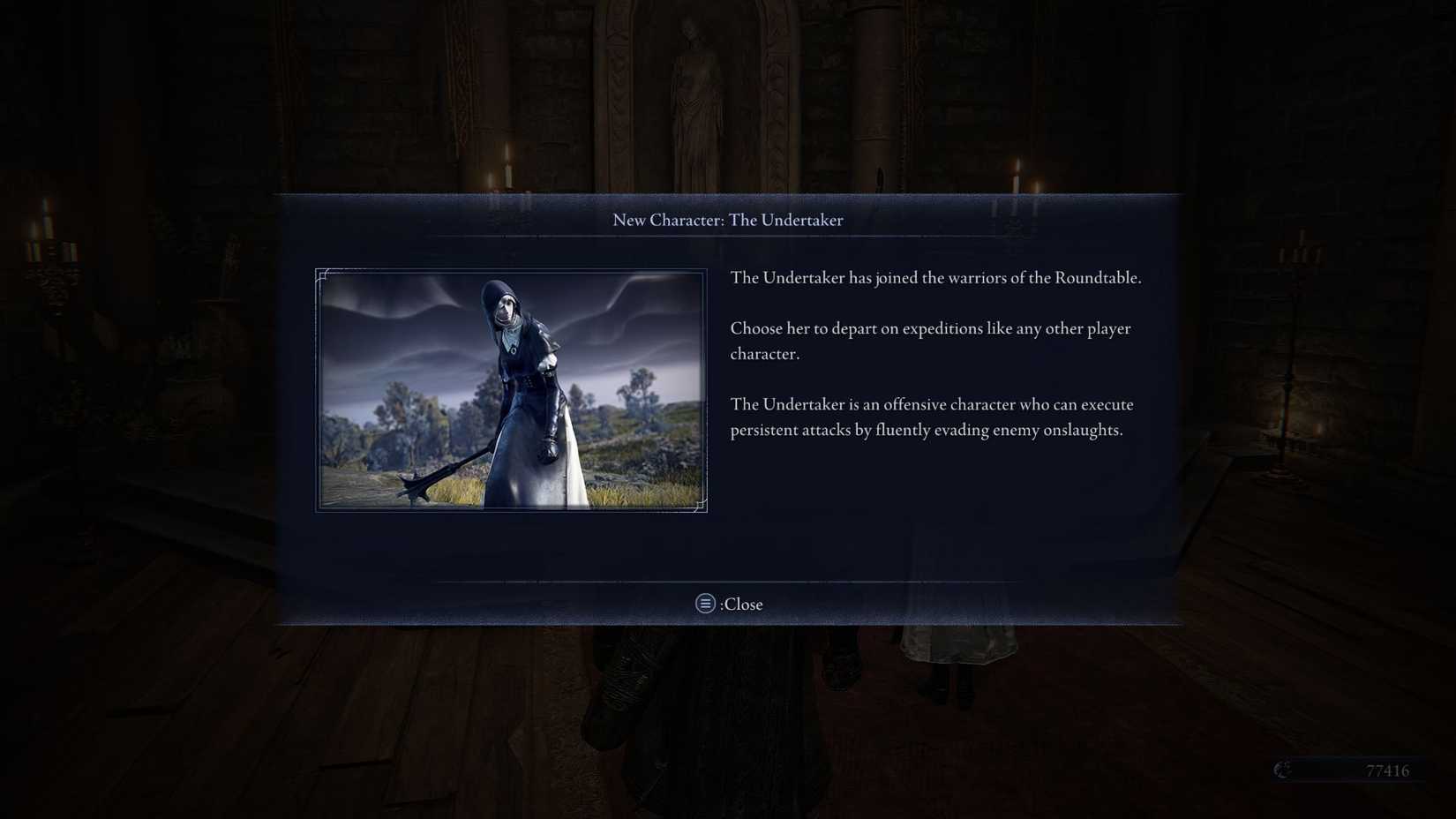Click the circled menu button icon beside Close
This screenshot has height=819, width=1456.
pyautogui.click(x=704, y=604)
